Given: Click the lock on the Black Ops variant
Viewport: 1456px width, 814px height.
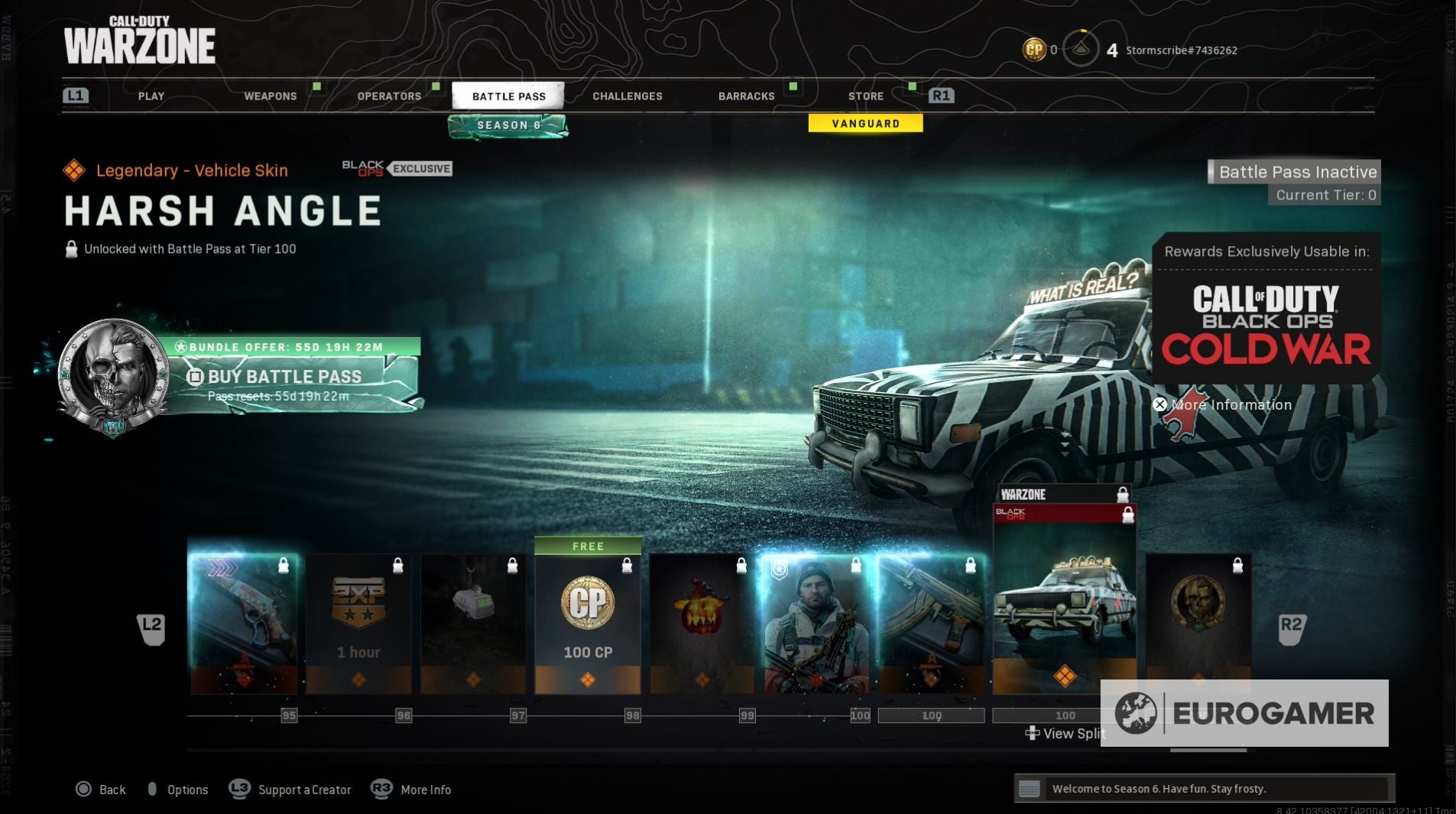Looking at the screenshot, I should tap(1127, 515).
